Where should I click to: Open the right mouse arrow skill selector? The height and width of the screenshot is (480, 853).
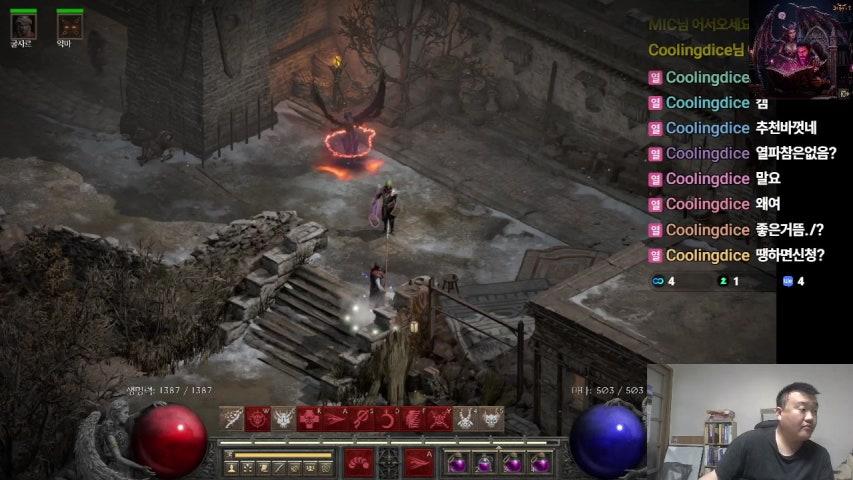pyautogui.click(x=419, y=462)
